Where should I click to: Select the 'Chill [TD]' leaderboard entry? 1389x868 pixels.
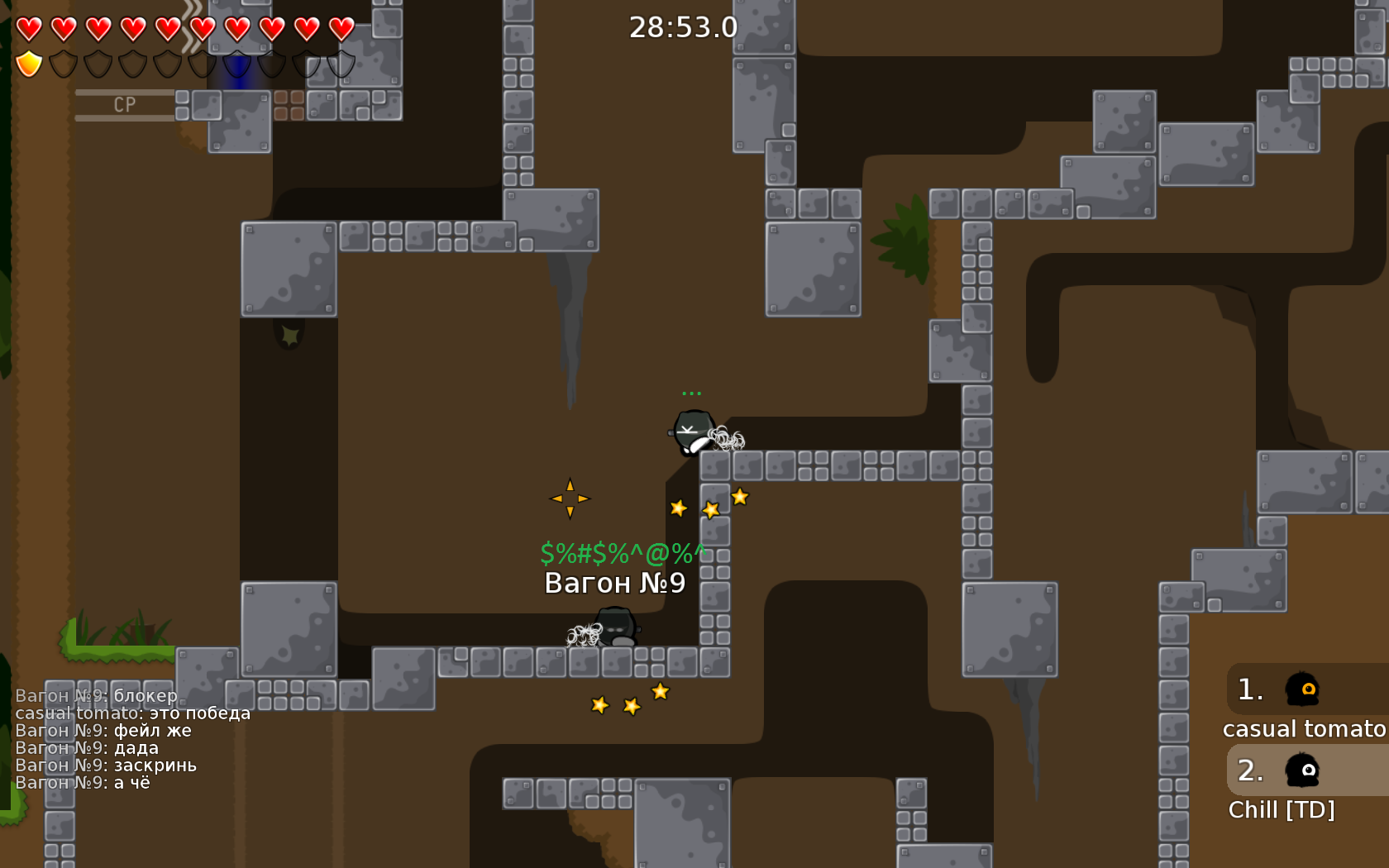point(1282,810)
